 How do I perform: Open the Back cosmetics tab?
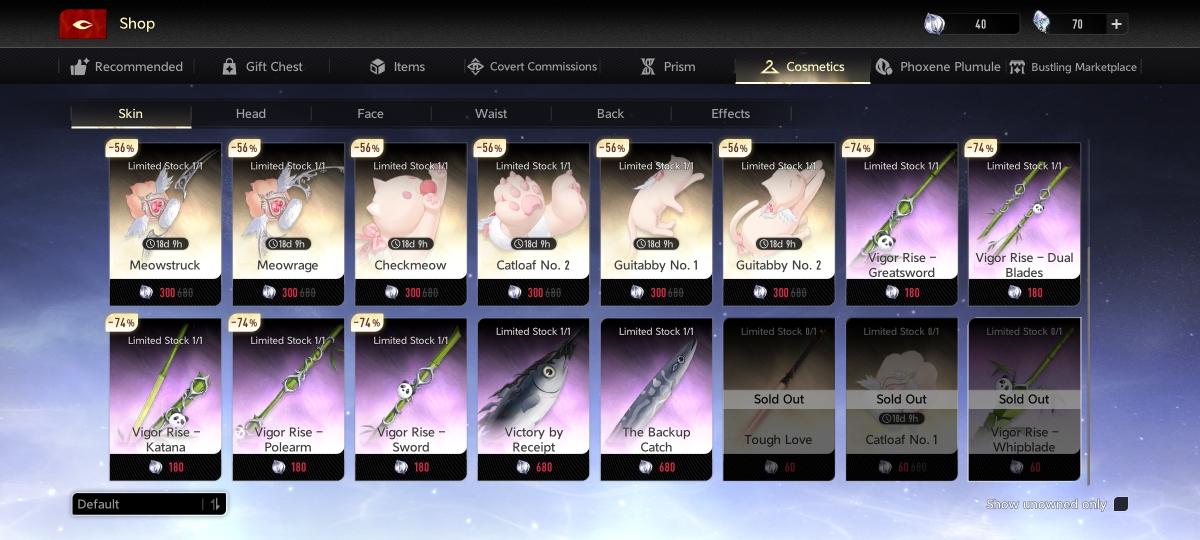click(x=610, y=114)
